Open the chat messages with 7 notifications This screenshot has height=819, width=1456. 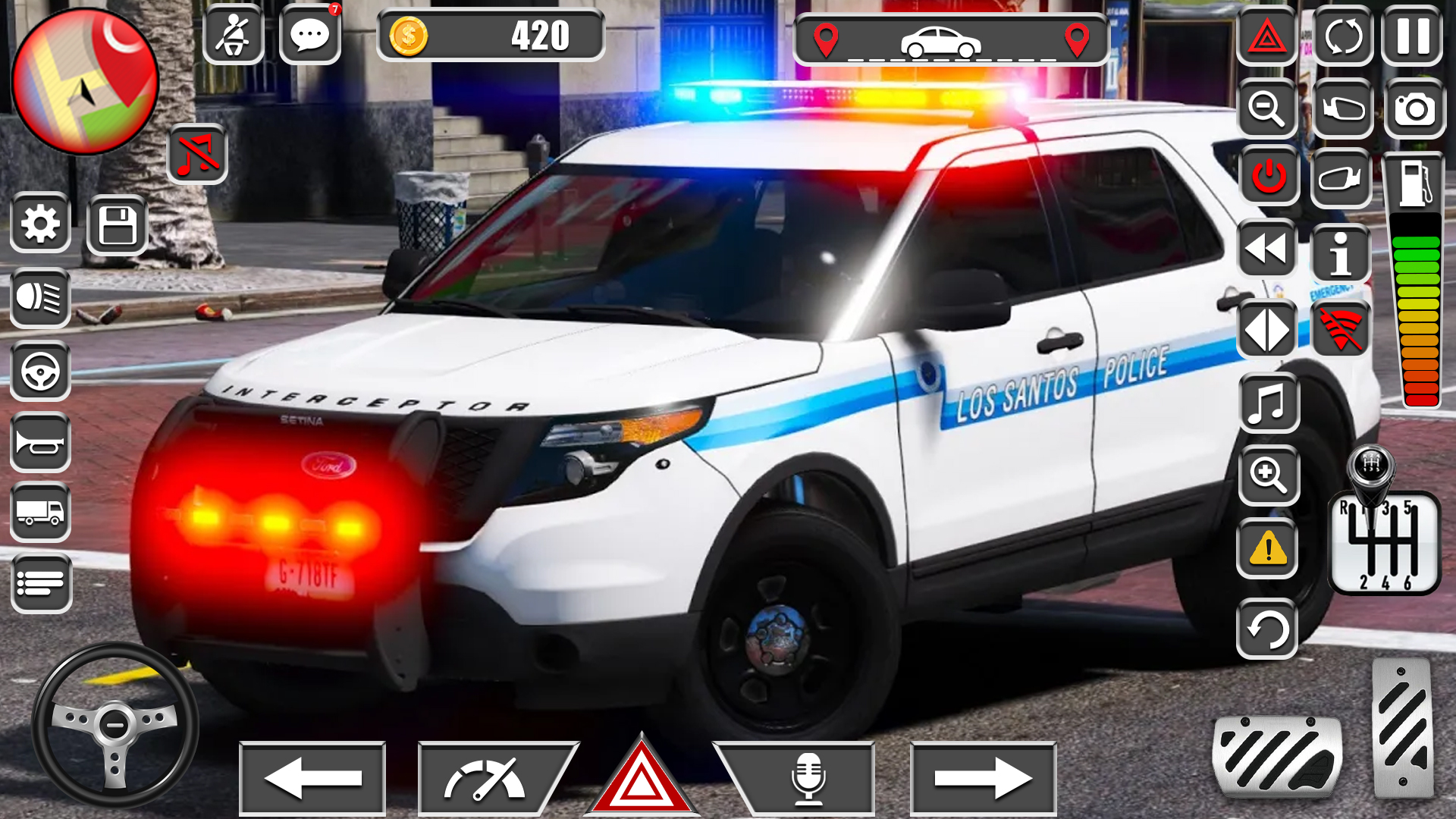[309, 34]
